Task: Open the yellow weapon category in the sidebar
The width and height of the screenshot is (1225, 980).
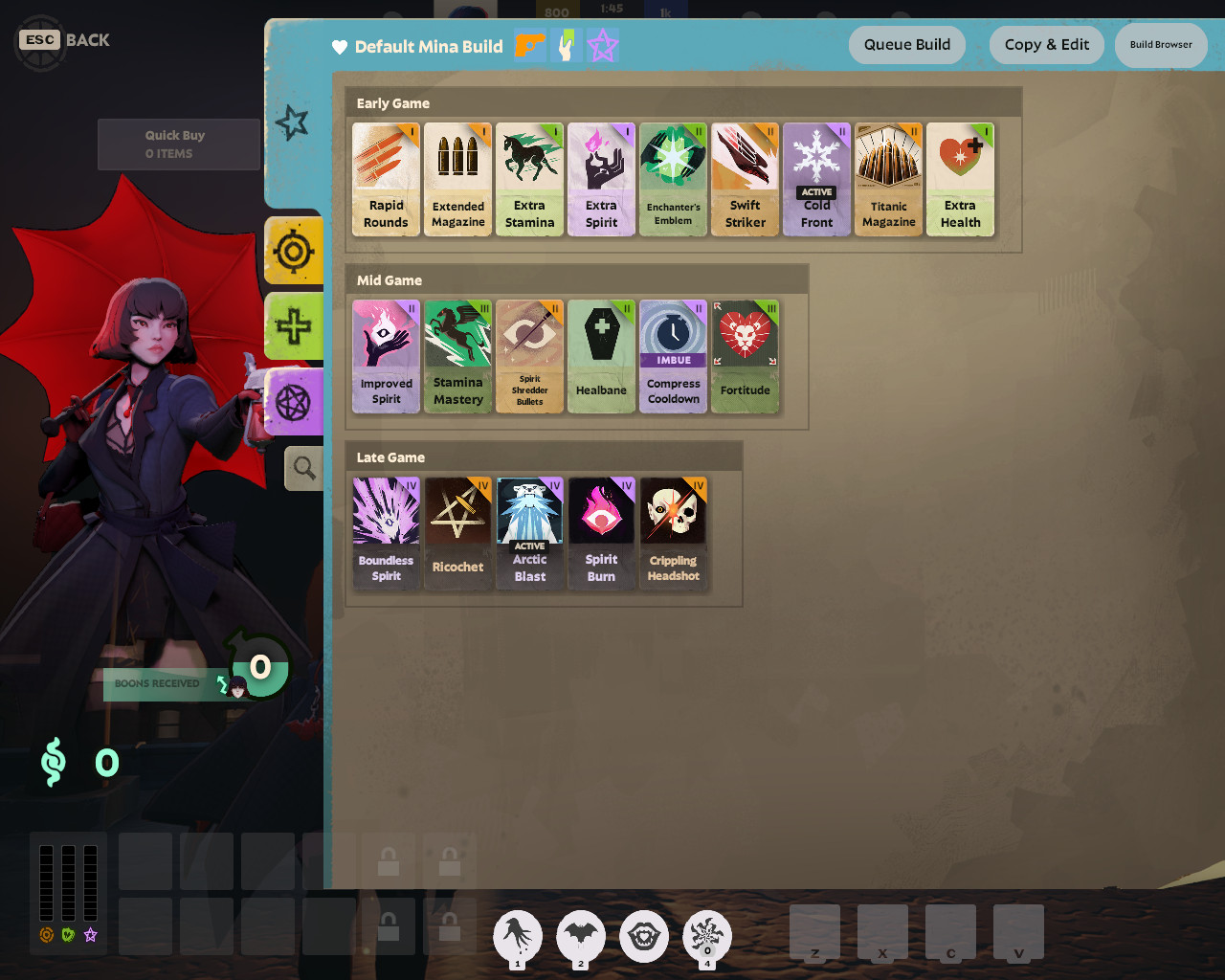Action: point(294,252)
